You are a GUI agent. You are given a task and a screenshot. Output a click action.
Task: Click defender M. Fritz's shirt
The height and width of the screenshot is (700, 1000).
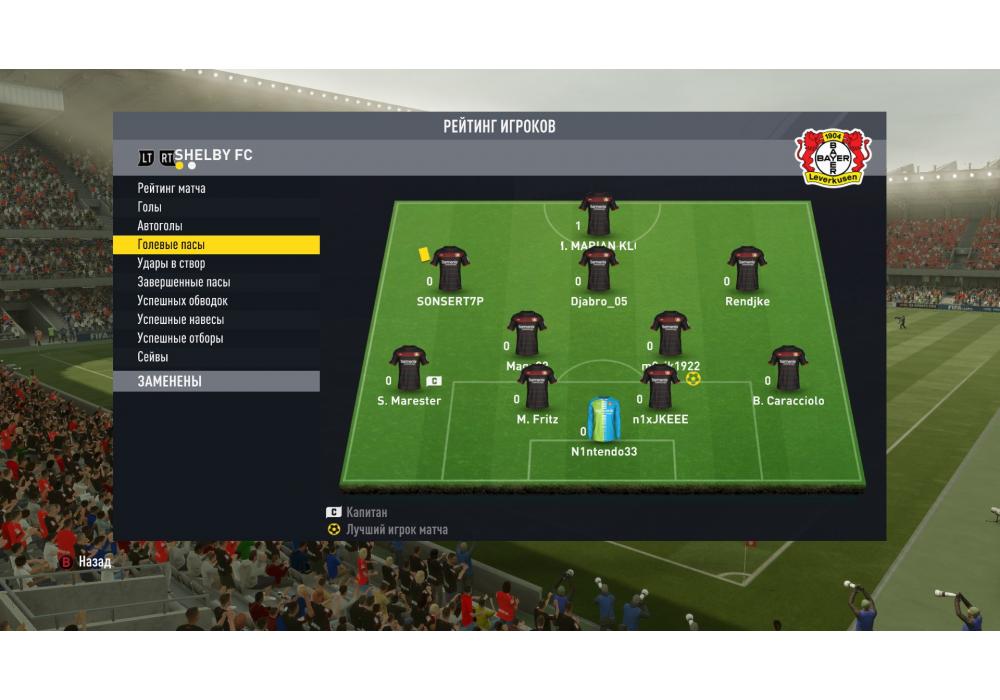(537, 387)
